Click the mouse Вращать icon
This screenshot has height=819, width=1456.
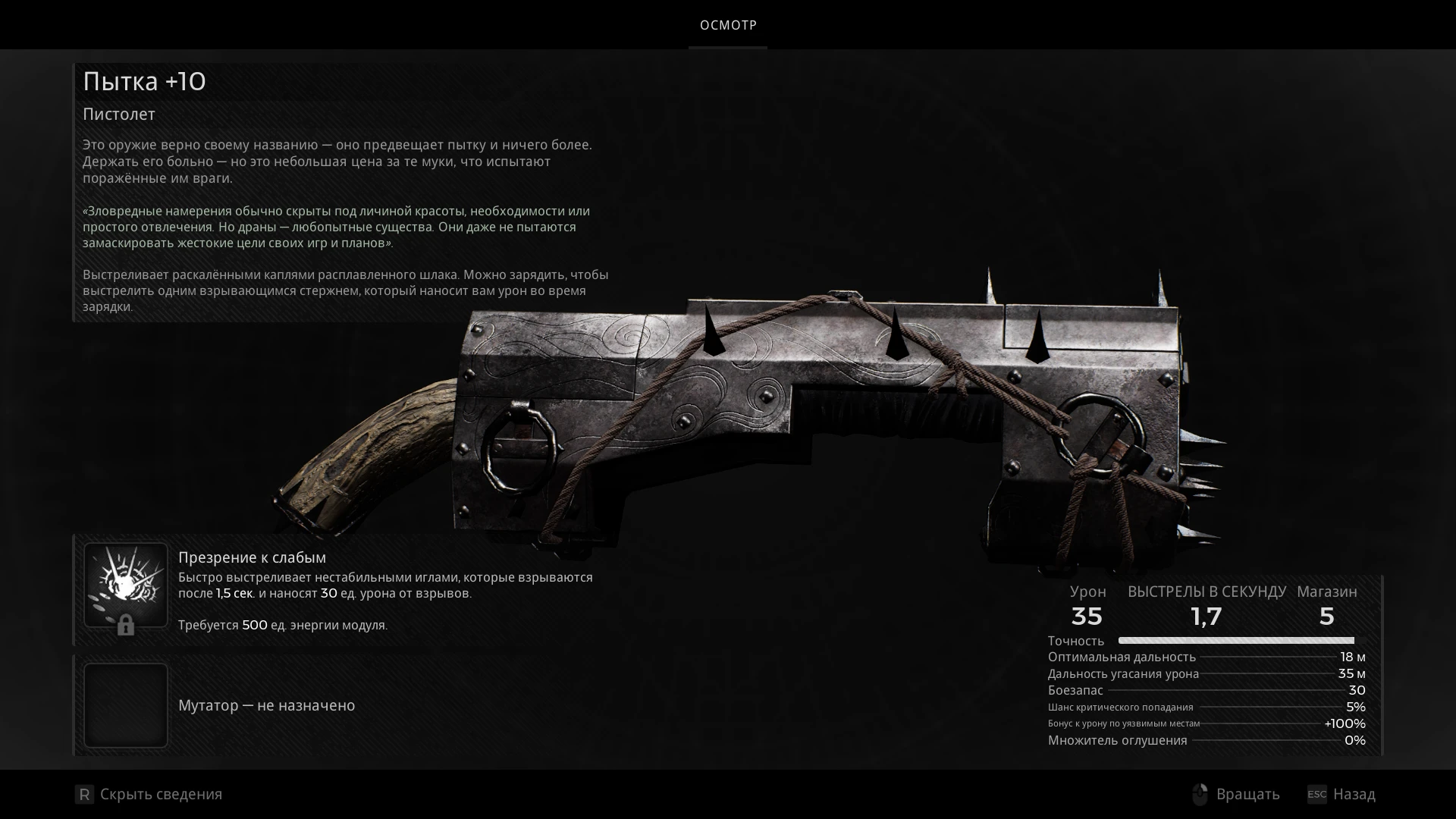click(x=1200, y=794)
